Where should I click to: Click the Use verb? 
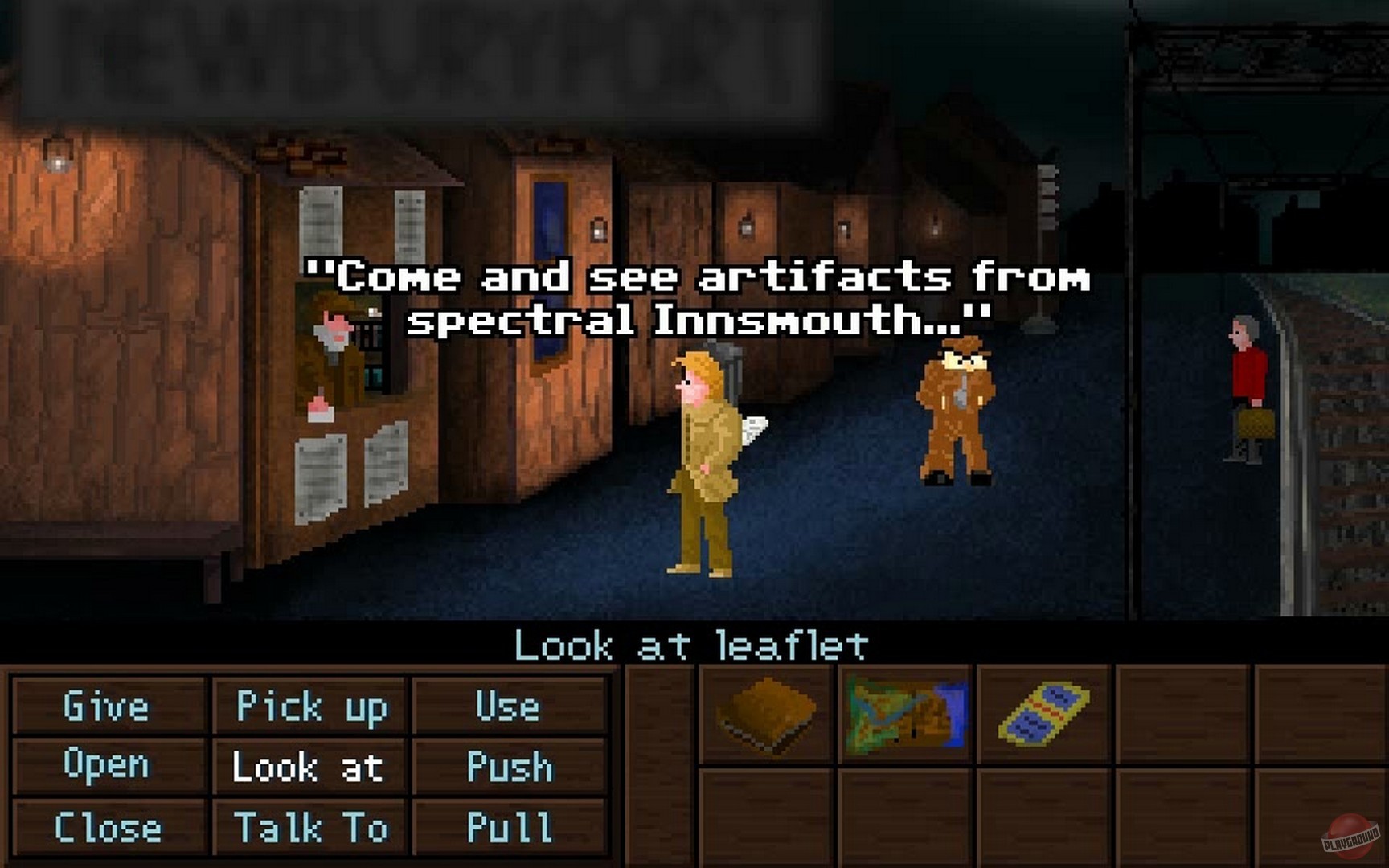pos(508,707)
